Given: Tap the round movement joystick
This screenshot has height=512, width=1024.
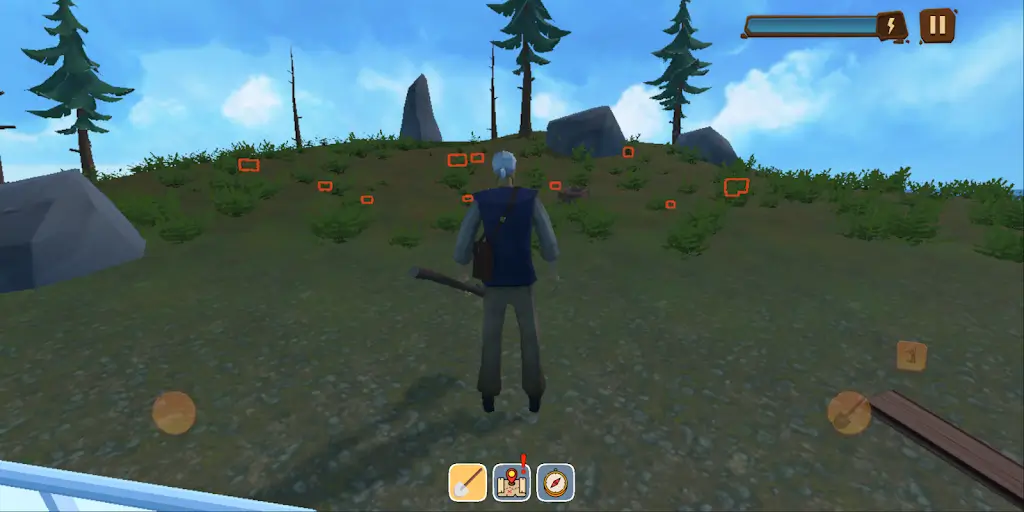Looking at the screenshot, I should [174, 412].
